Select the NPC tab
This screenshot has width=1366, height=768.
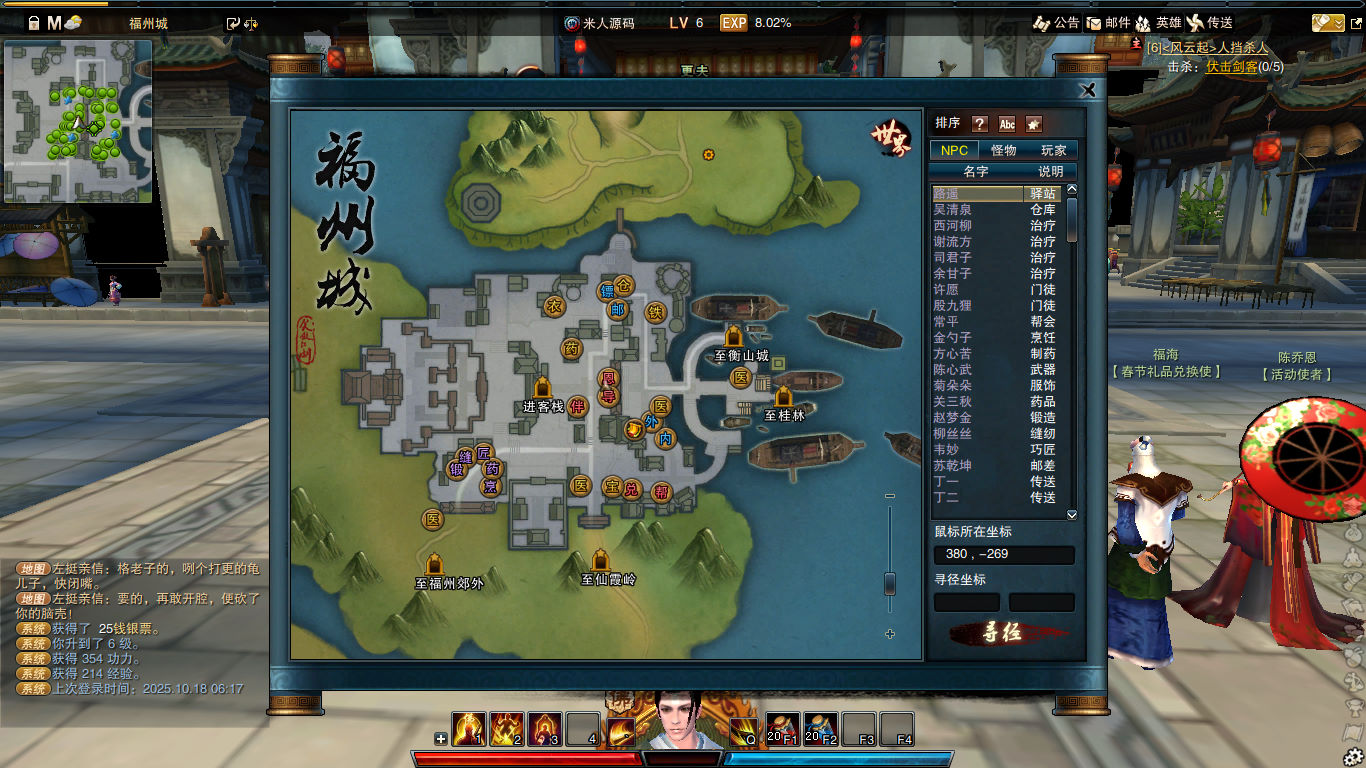click(x=954, y=150)
